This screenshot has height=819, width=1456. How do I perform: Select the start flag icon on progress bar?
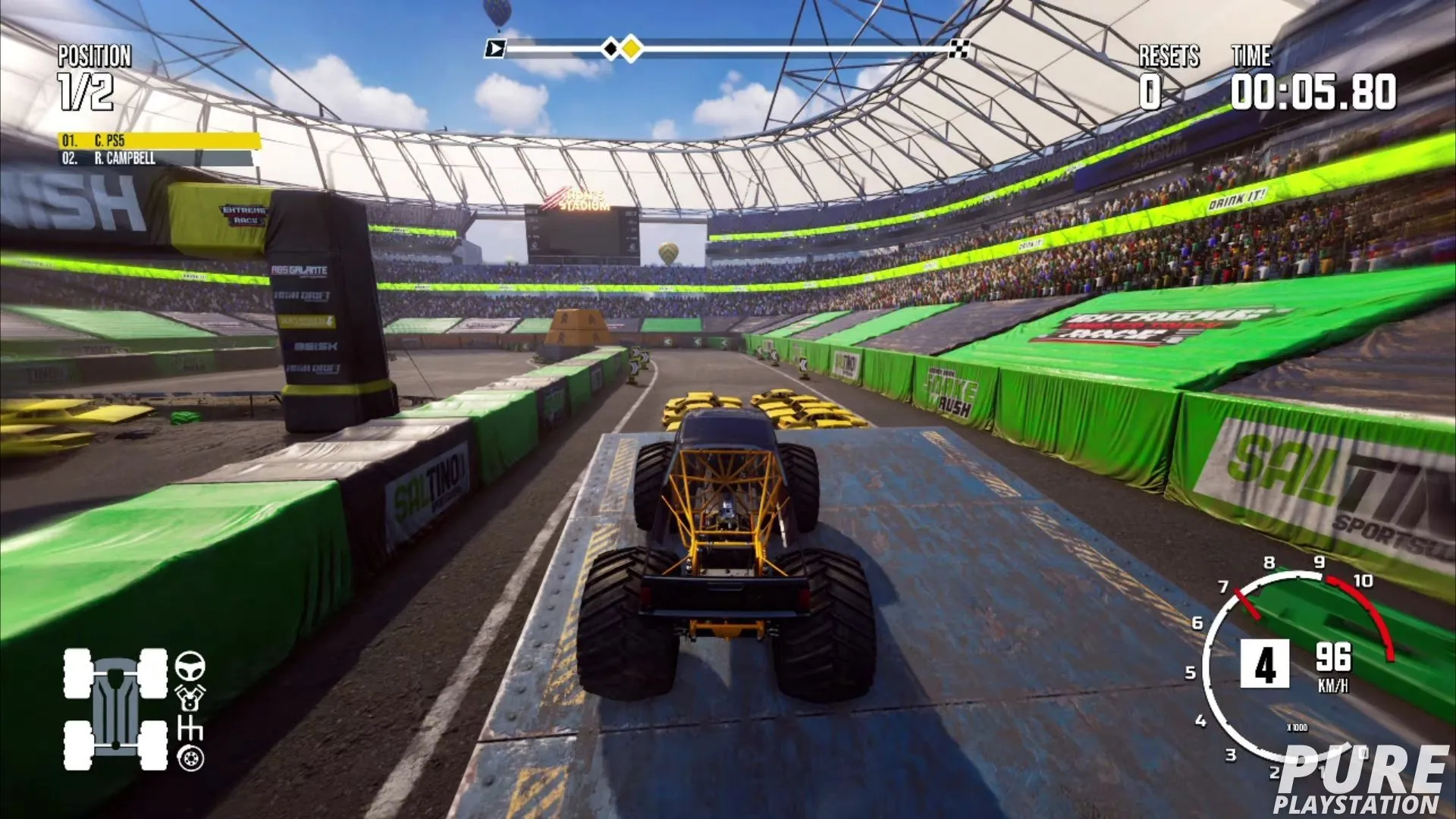coord(497,47)
